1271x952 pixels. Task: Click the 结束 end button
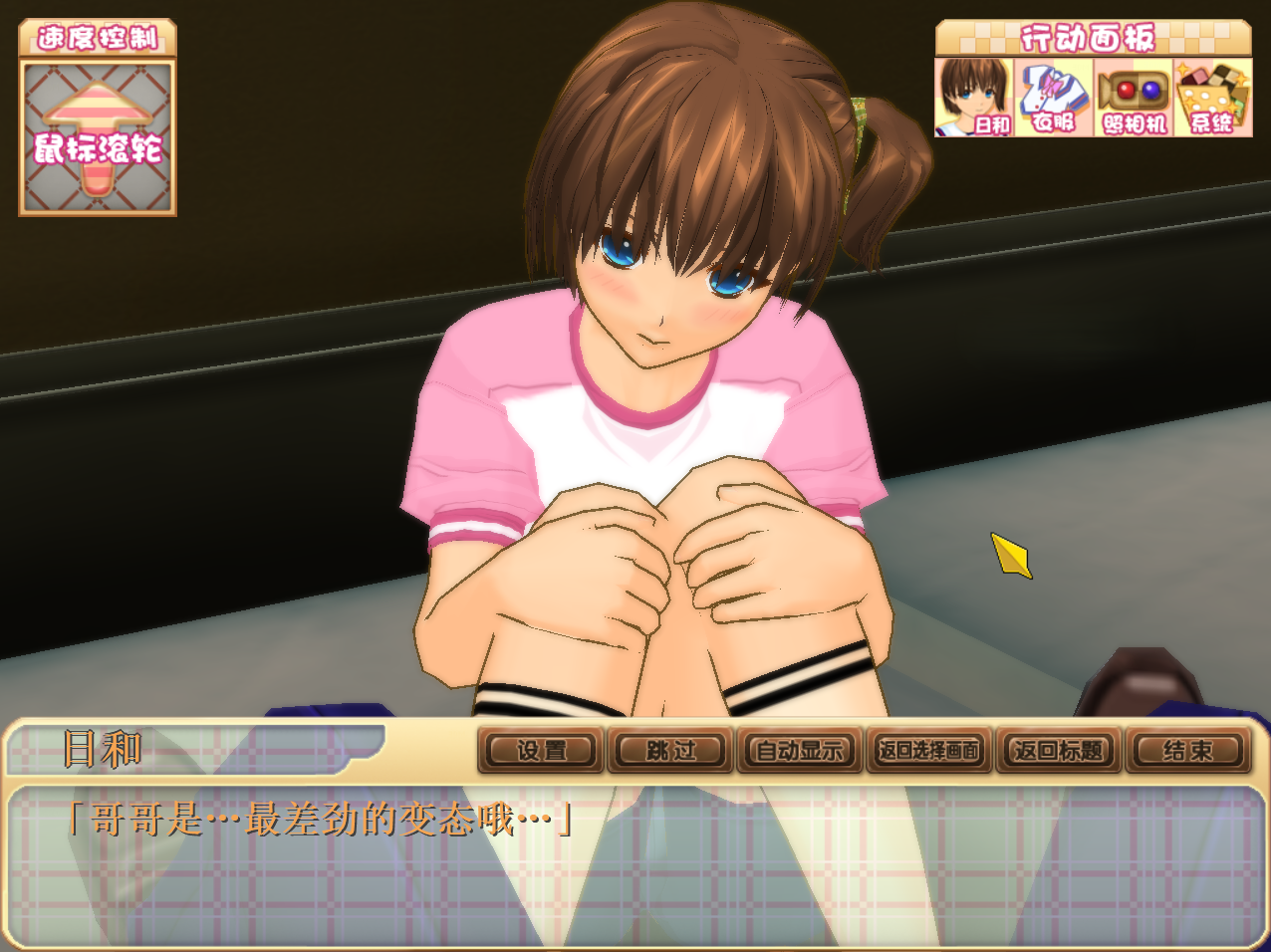click(1187, 750)
